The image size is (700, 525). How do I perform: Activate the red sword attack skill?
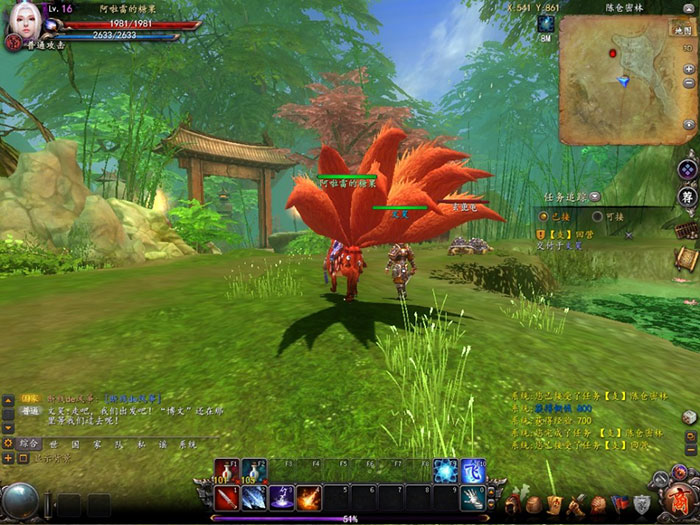(226, 497)
